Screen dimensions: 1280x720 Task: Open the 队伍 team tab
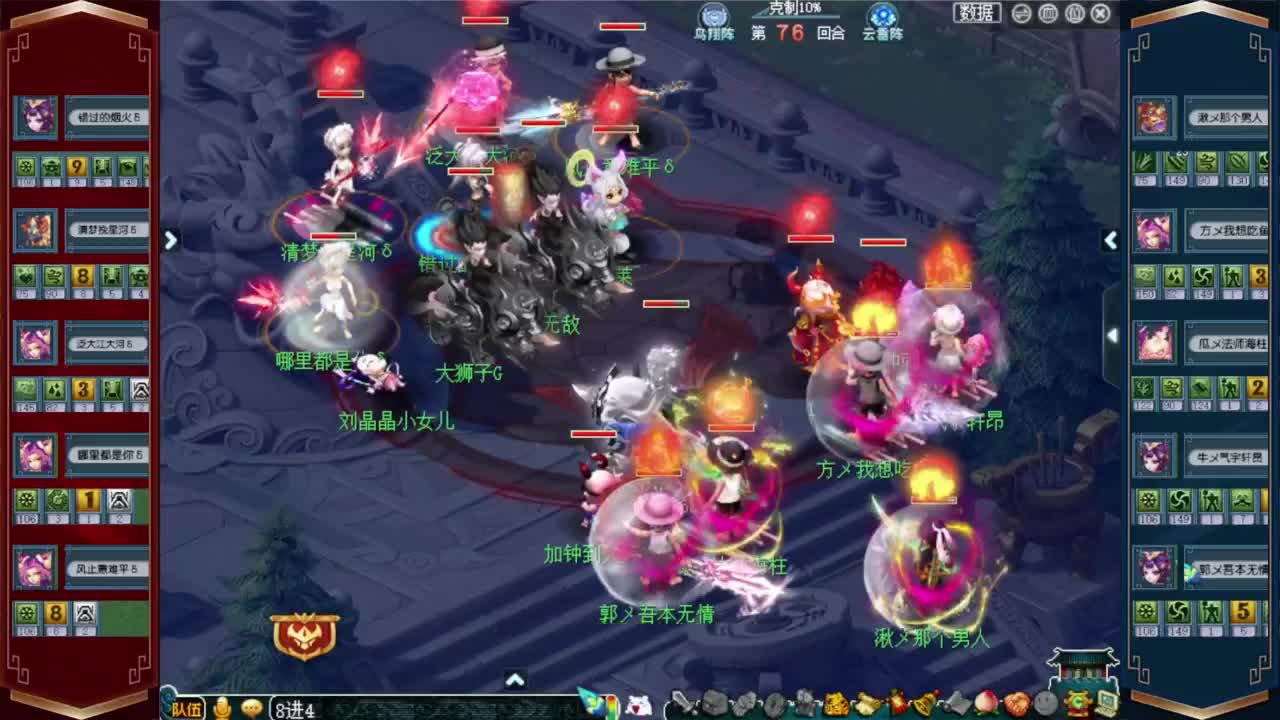click(x=188, y=708)
